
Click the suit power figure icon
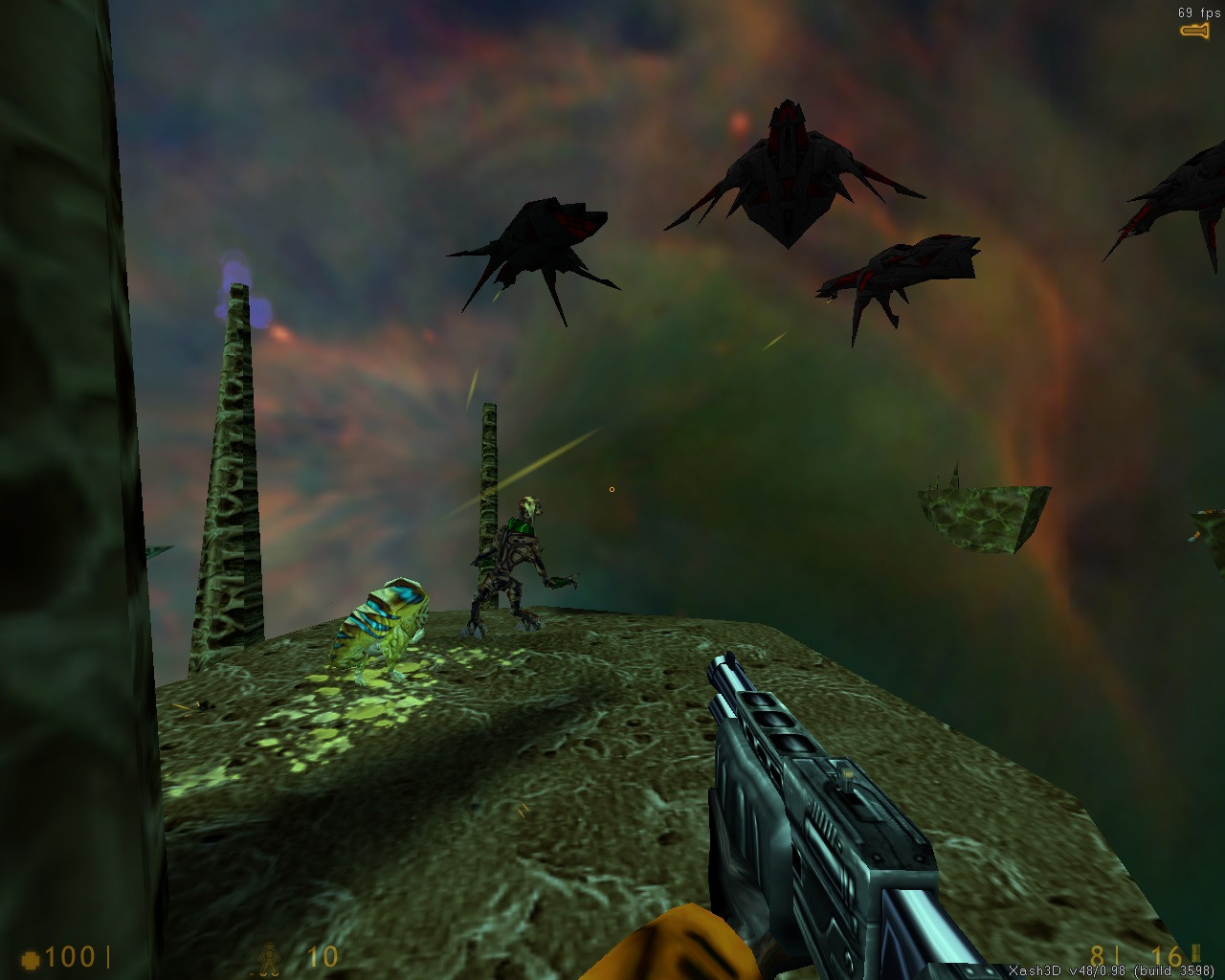coord(270,957)
